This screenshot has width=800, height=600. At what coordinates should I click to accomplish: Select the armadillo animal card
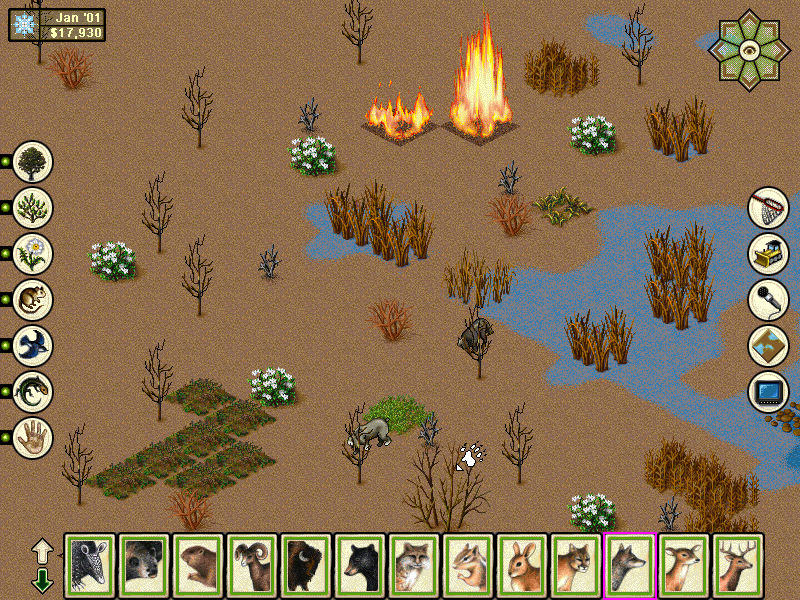click(90, 566)
